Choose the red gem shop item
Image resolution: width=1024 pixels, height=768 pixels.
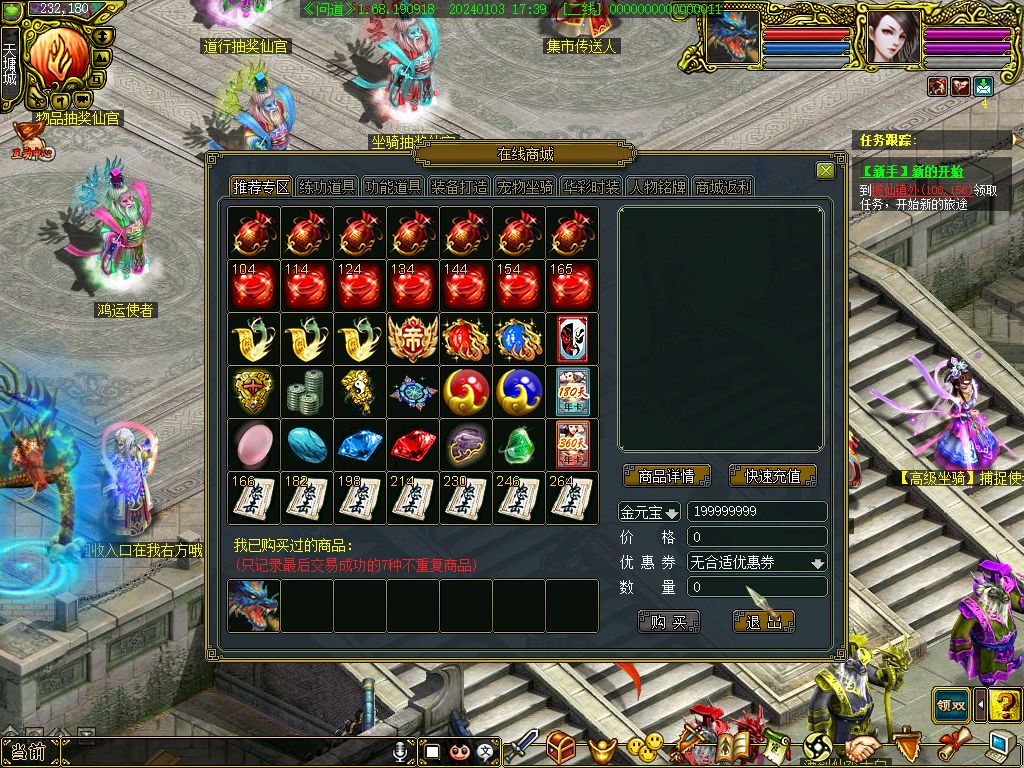click(413, 445)
